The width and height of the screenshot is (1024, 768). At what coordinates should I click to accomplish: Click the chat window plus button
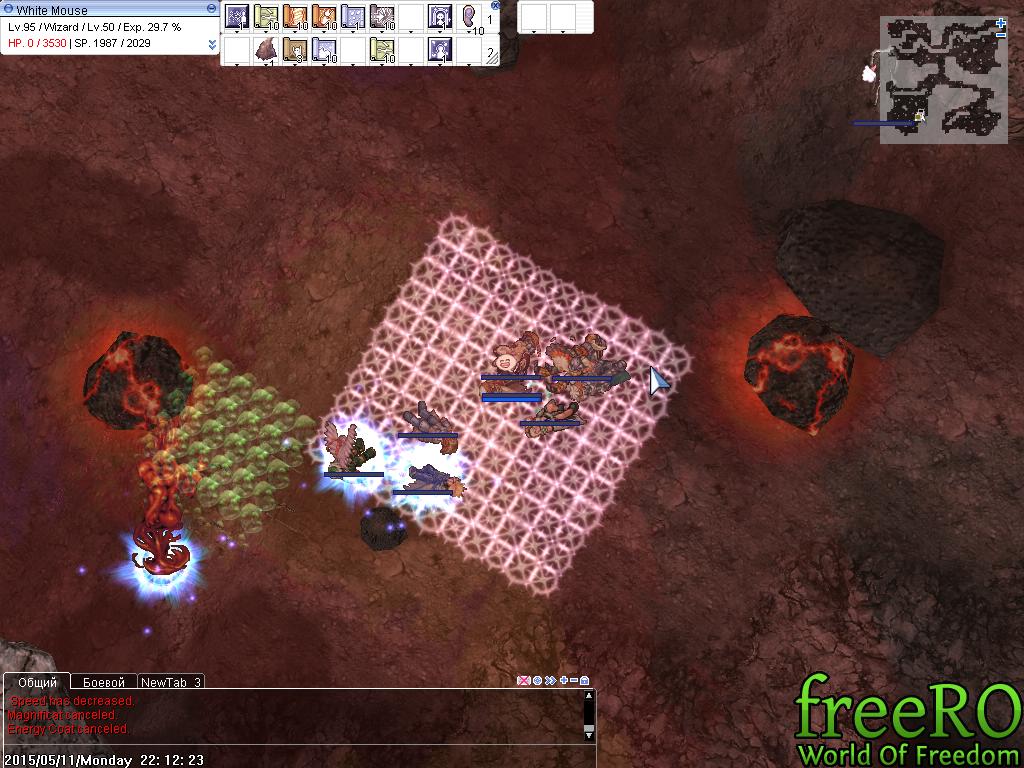click(563, 681)
